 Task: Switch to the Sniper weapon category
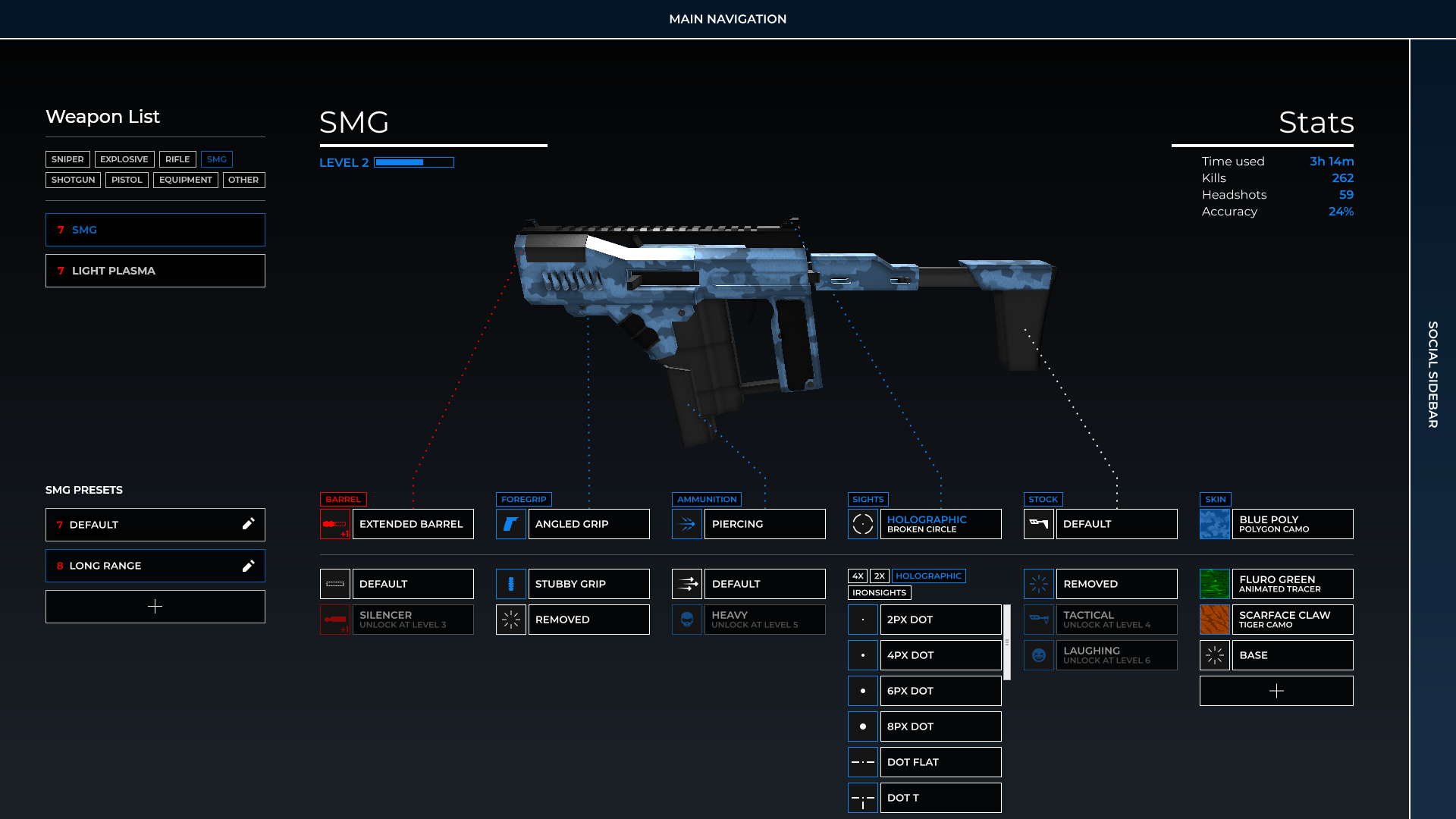[67, 159]
